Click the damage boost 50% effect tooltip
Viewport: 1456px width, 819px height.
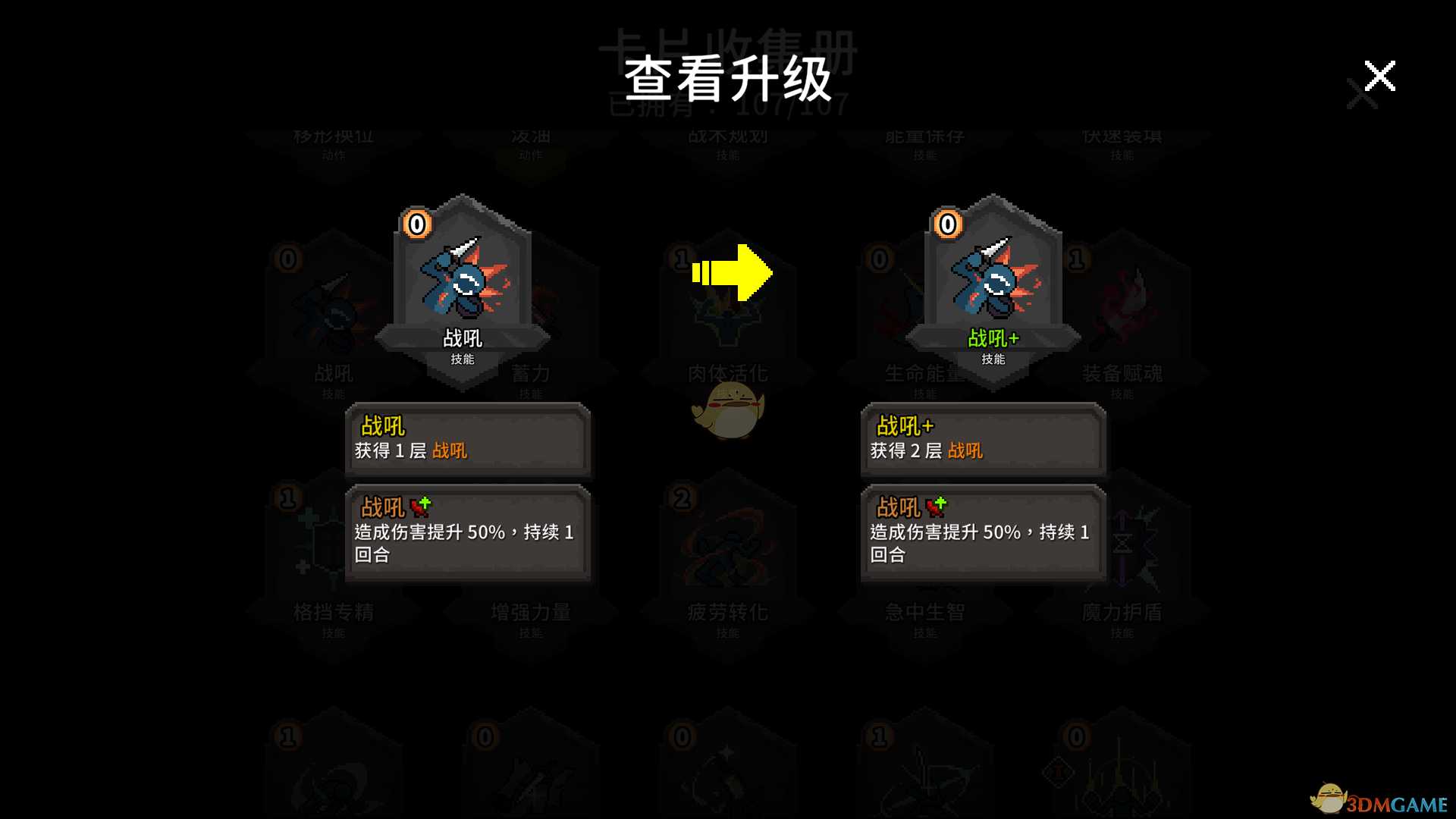coord(467,533)
